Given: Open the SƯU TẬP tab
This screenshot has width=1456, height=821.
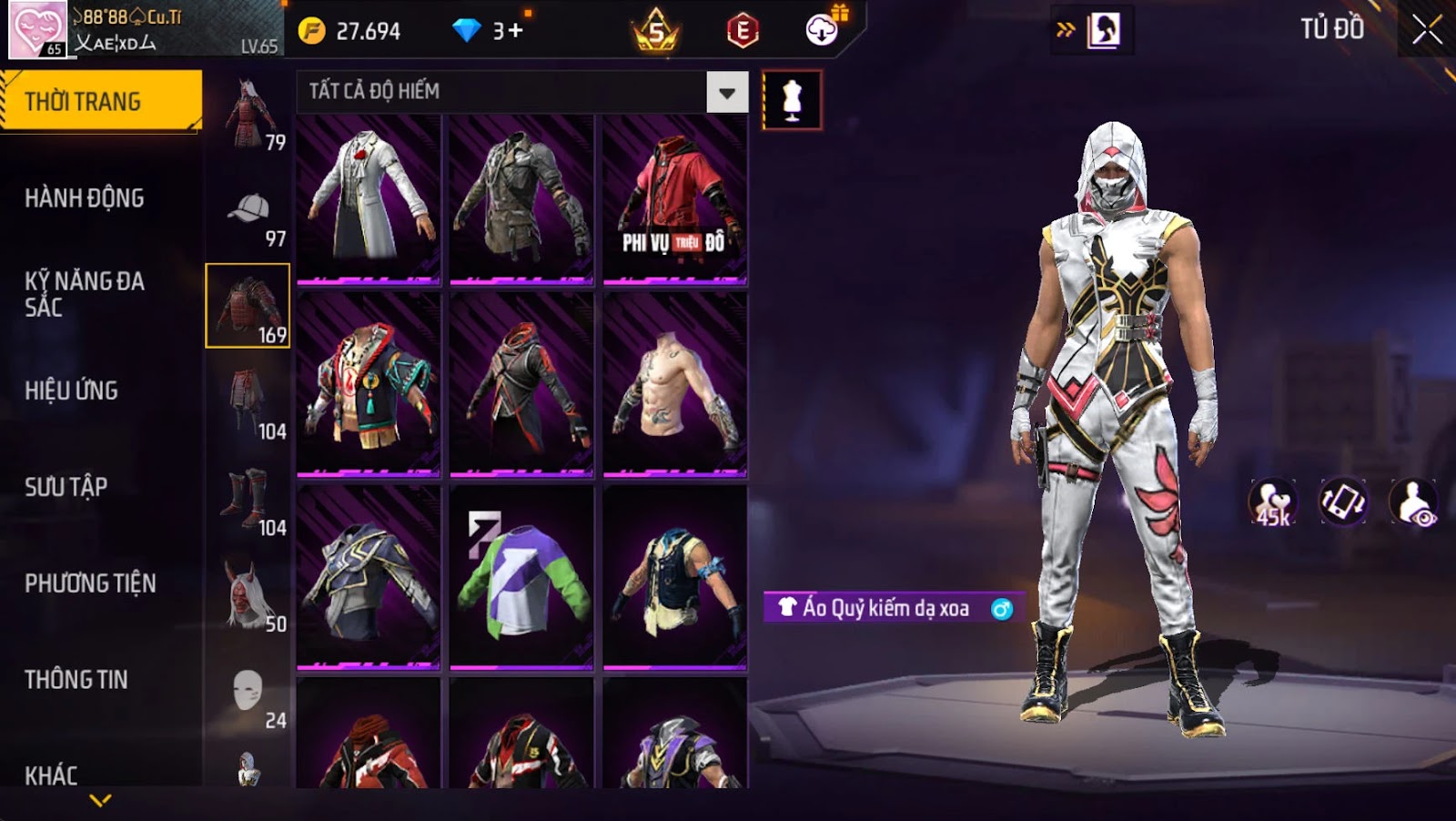Looking at the screenshot, I should [66, 487].
